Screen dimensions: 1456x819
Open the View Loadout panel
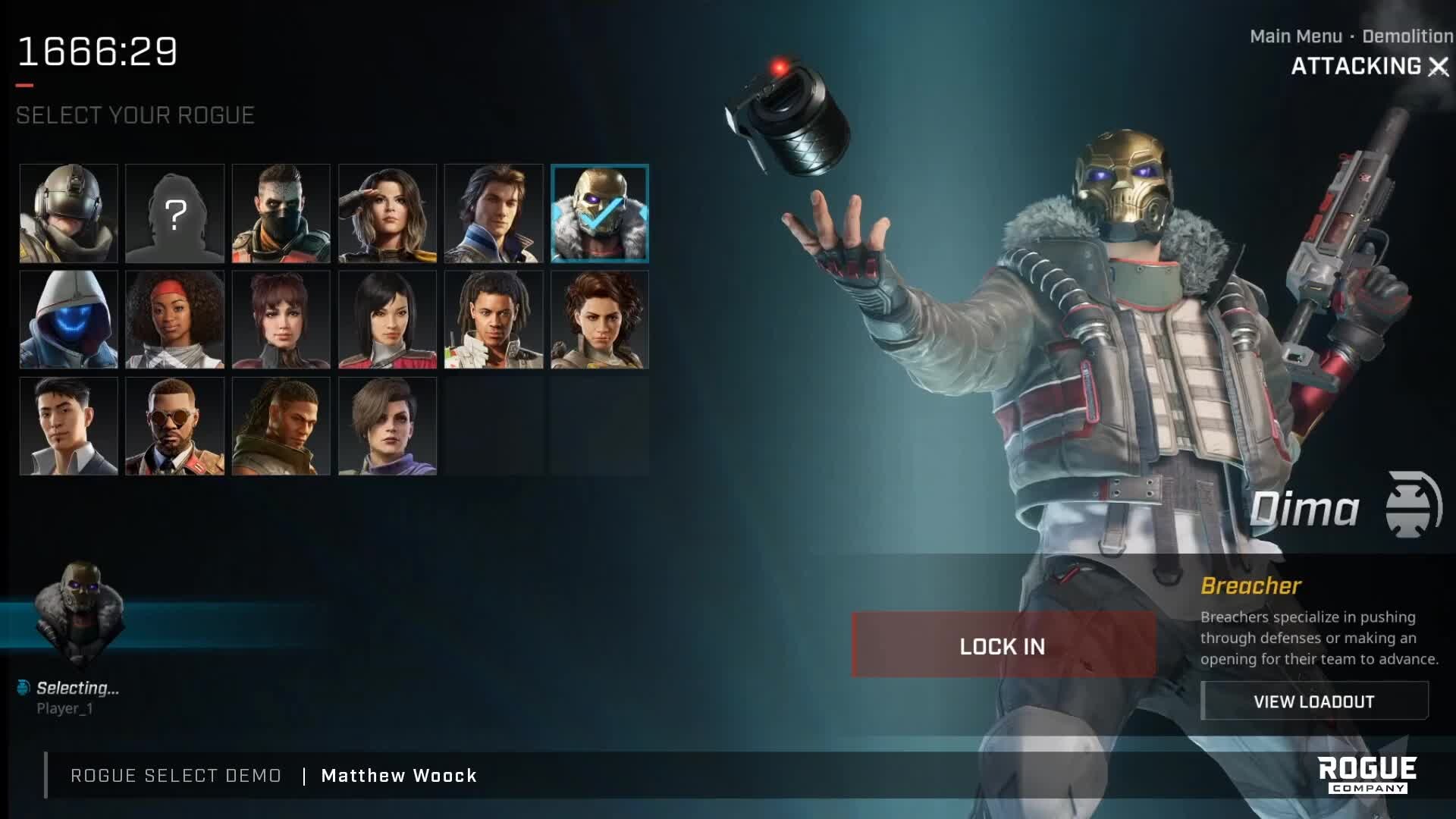[1313, 701]
